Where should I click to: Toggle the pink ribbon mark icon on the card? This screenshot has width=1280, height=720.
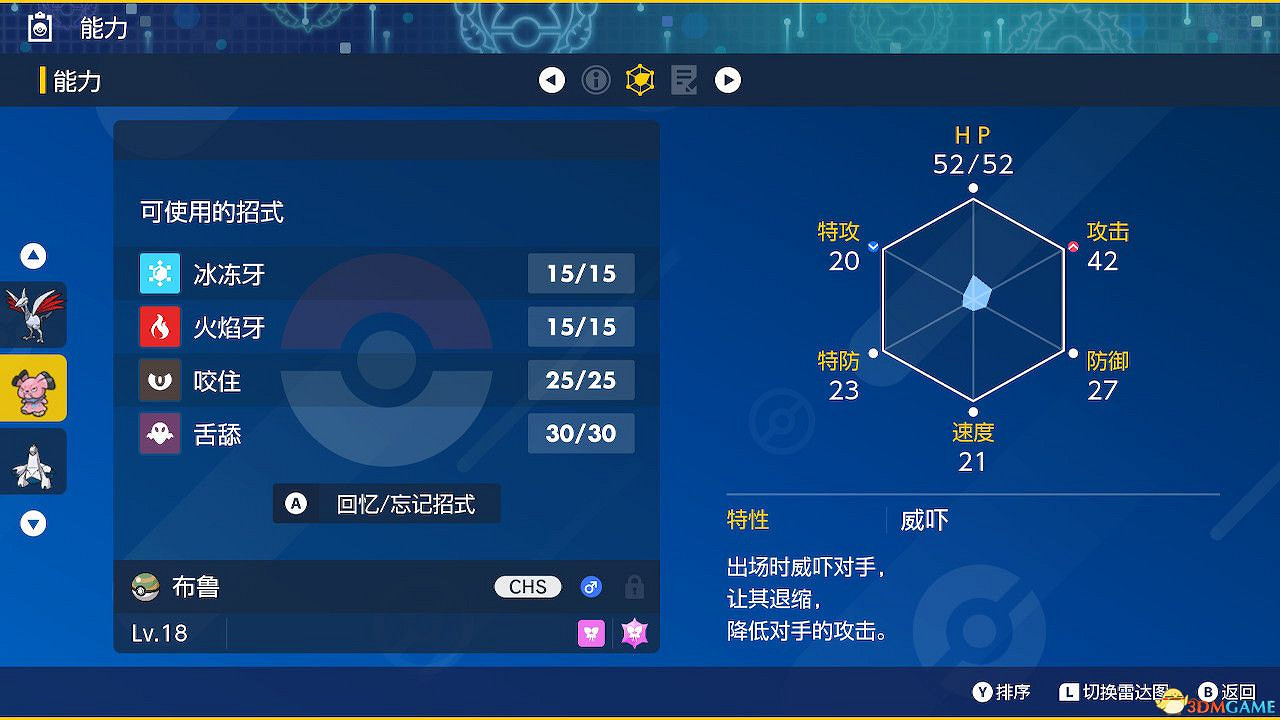[591, 633]
